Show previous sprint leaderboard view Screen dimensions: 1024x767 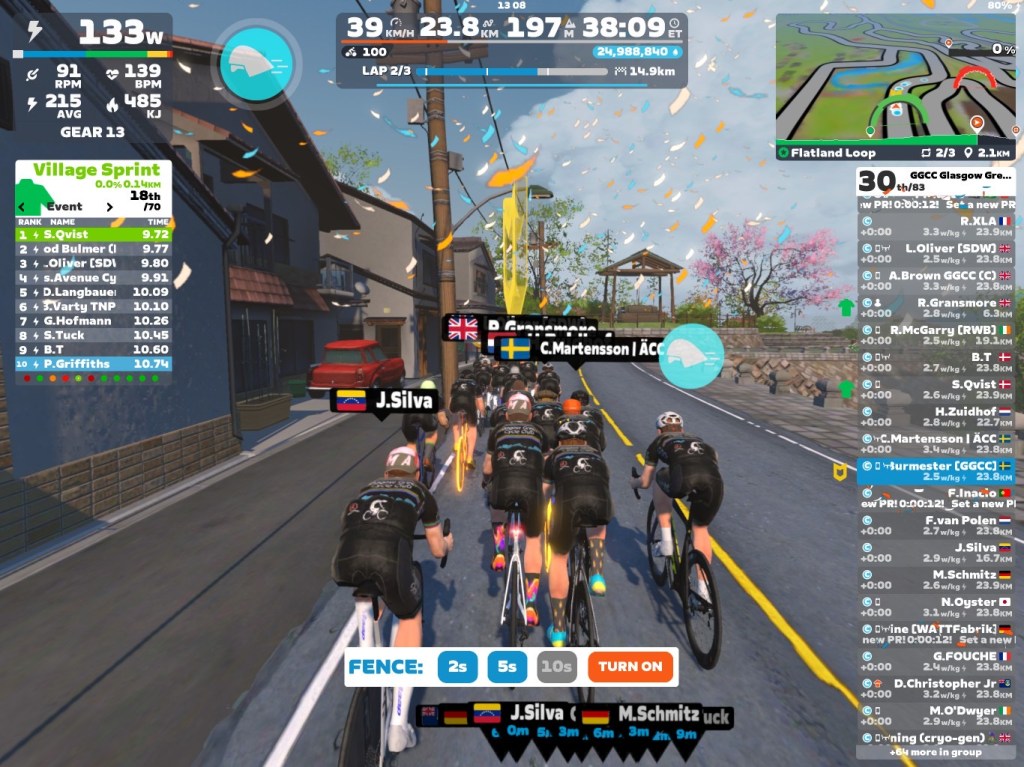click(25, 207)
